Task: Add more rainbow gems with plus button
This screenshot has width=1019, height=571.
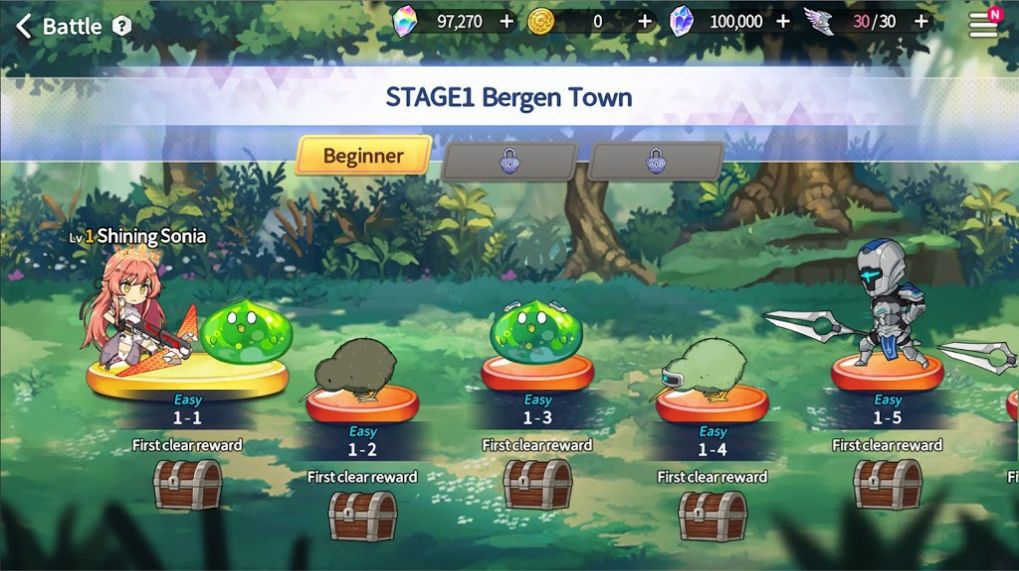Action: tap(506, 21)
